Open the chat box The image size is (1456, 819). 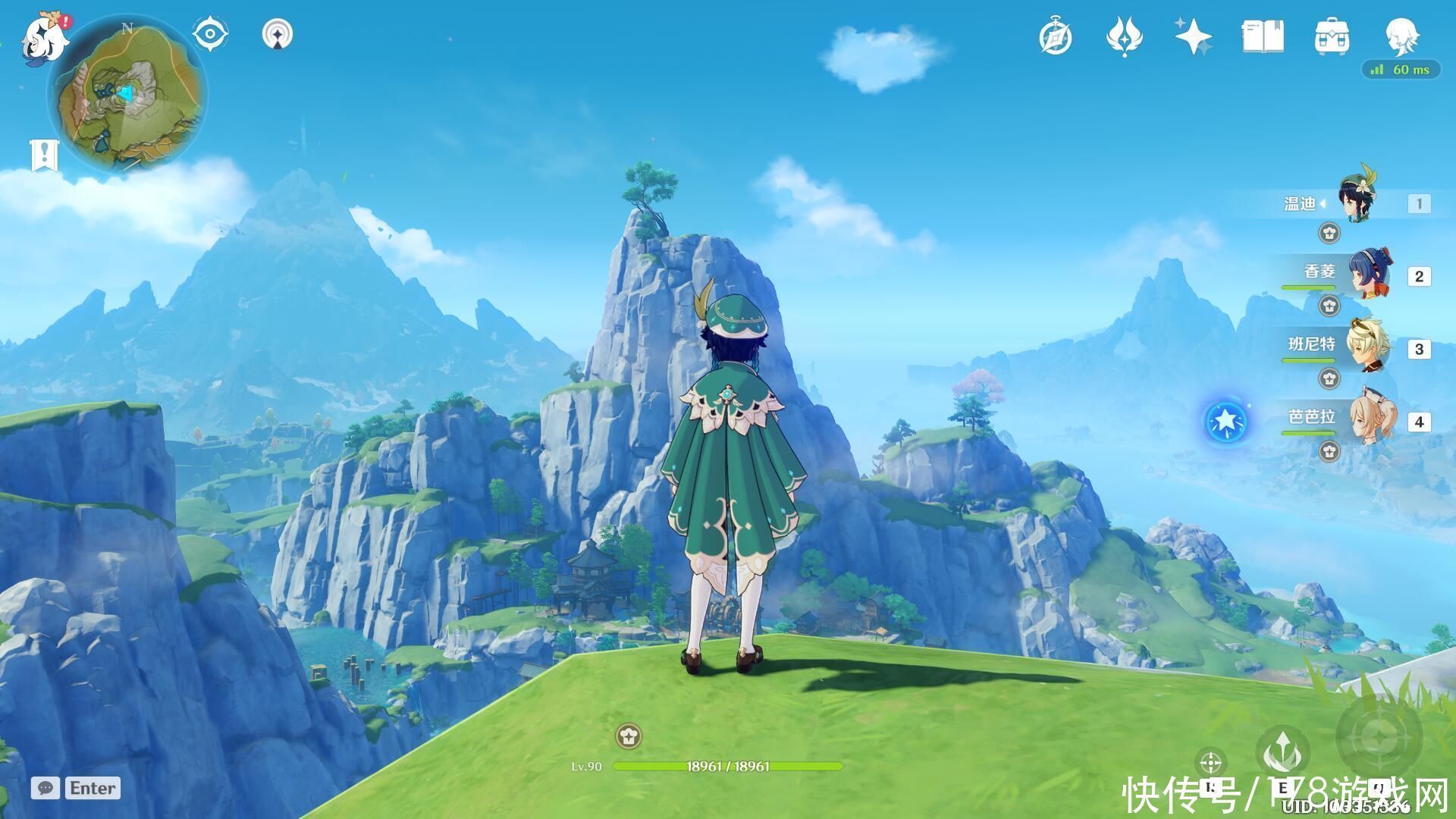[76, 788]
